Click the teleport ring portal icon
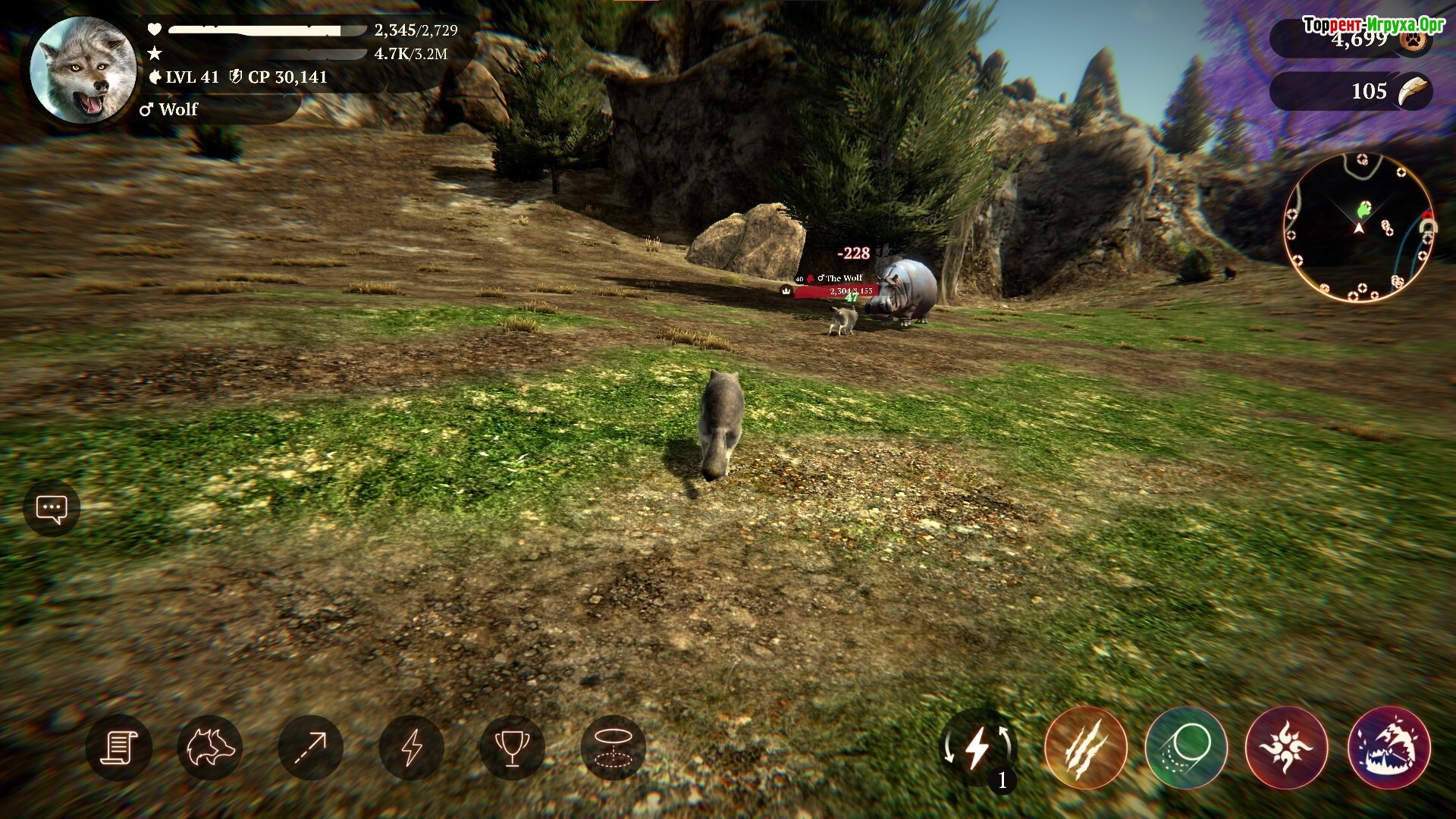 click(613, 748)
